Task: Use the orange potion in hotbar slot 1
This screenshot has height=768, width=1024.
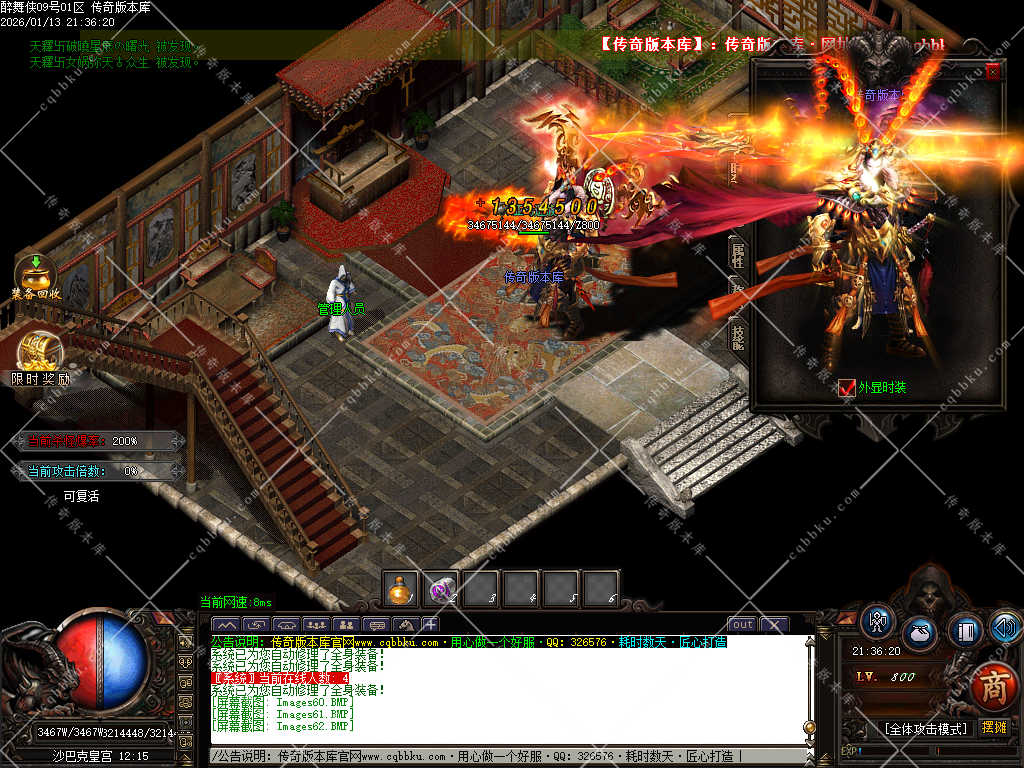Action: [x=401, y=590]
